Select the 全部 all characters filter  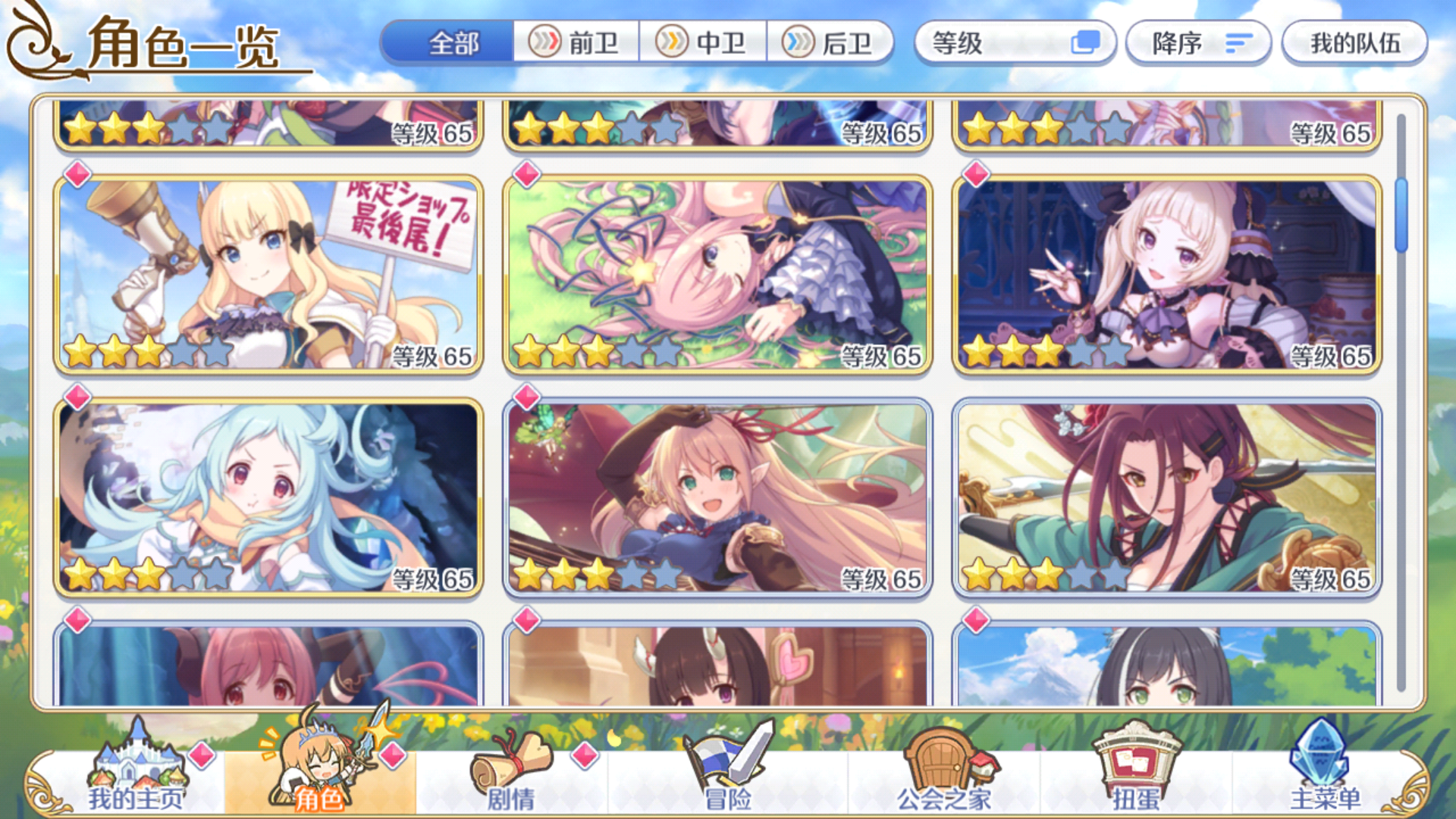(453, 44)
